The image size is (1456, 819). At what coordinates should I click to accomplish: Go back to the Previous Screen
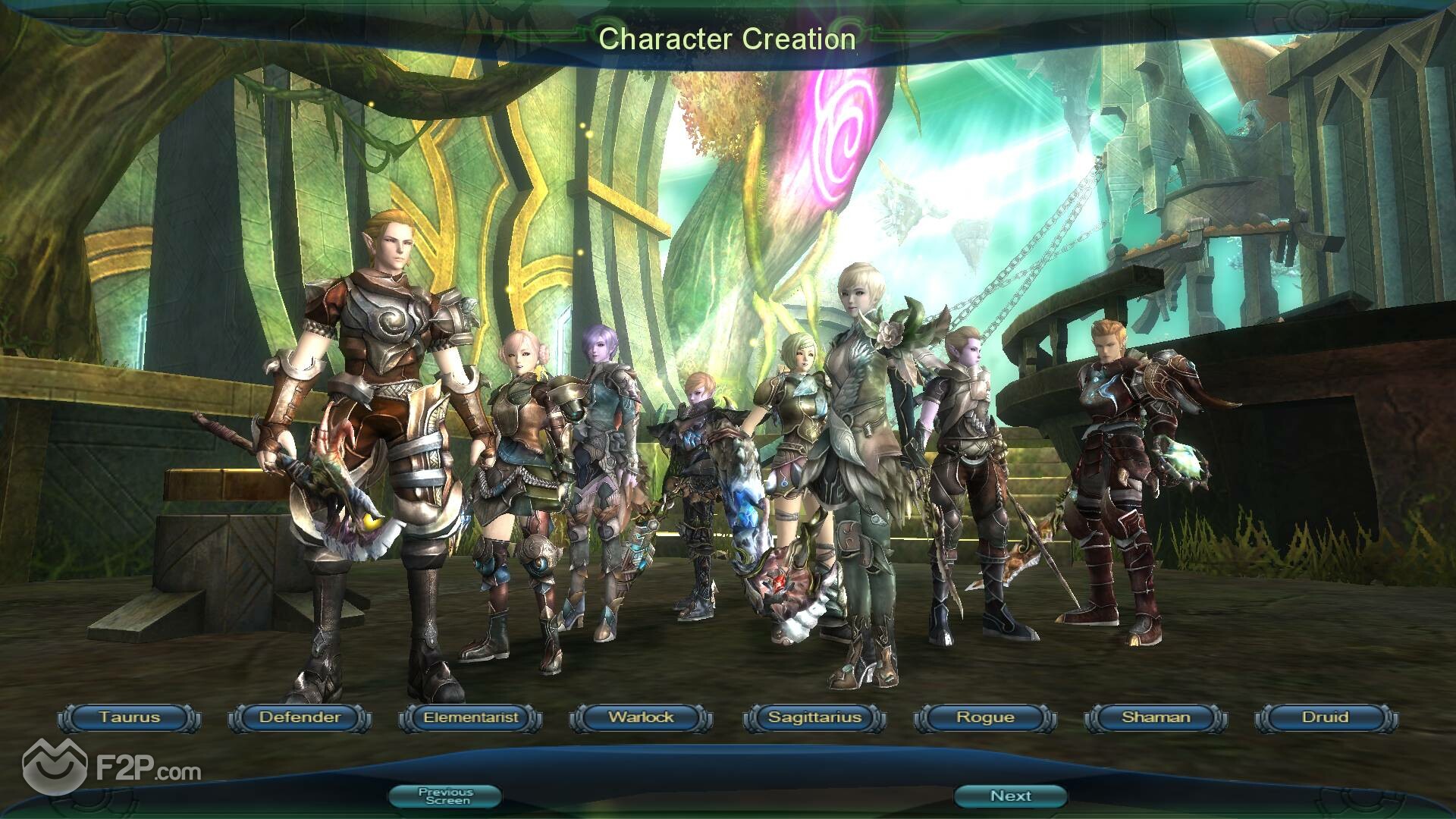[445, 795]
